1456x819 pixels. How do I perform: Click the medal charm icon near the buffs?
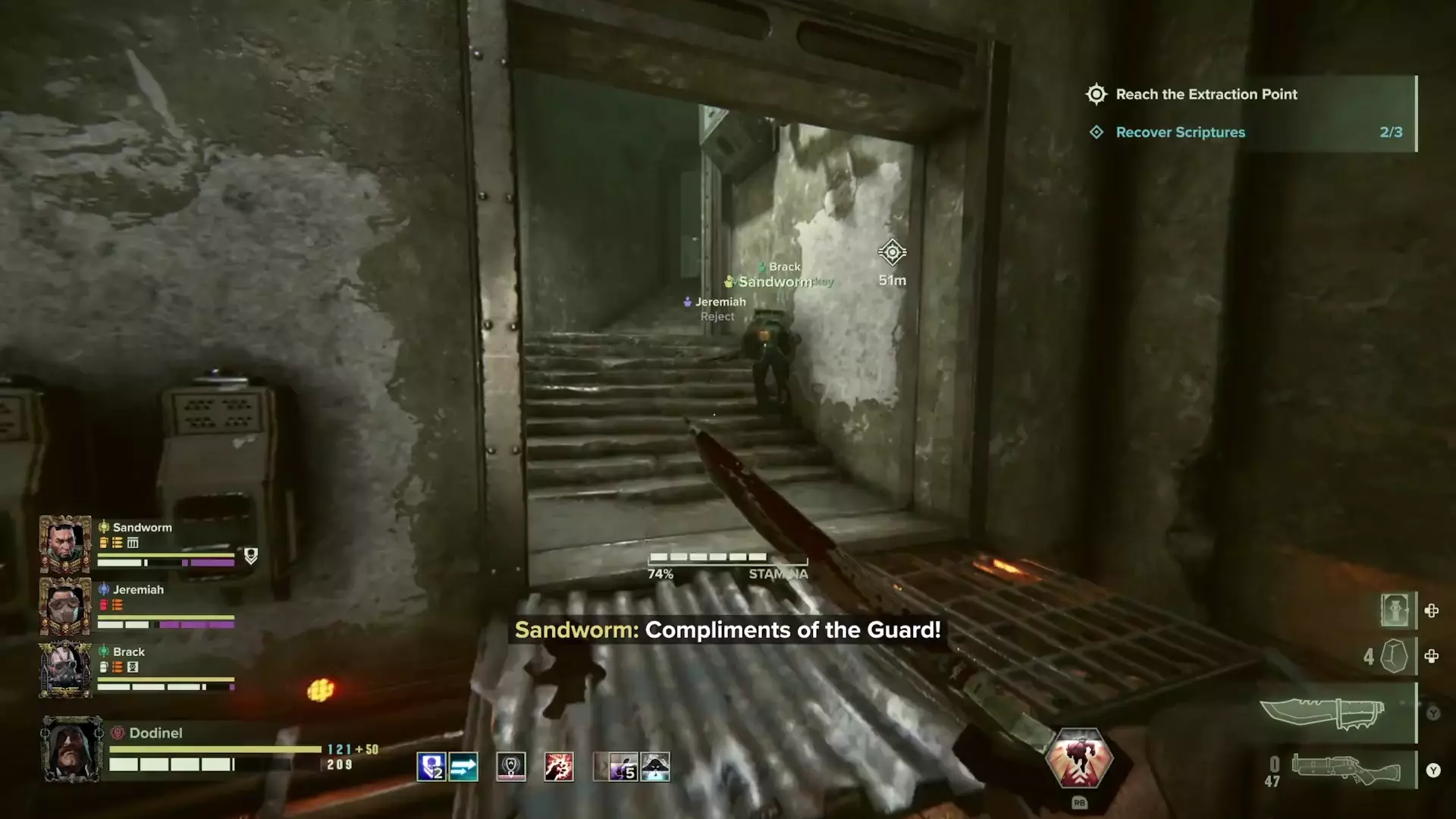(x=510, y=767)
